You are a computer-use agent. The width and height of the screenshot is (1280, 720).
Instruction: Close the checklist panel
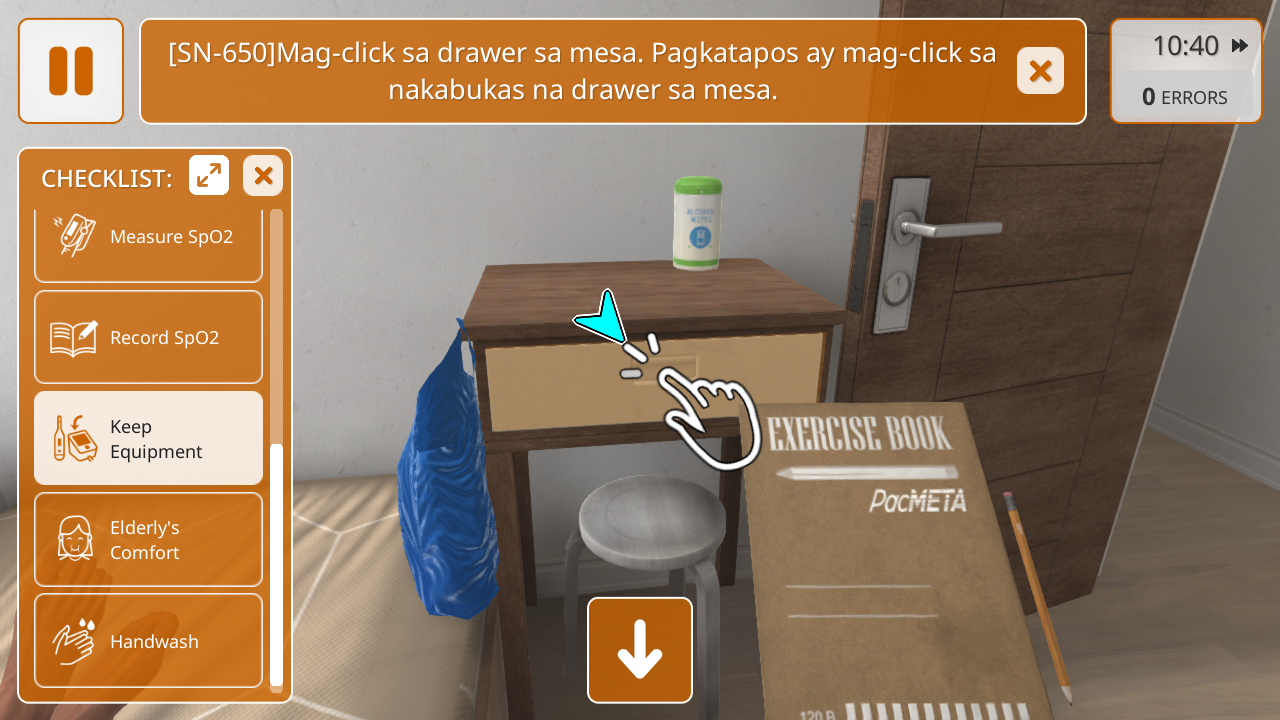tap(263, 176)
